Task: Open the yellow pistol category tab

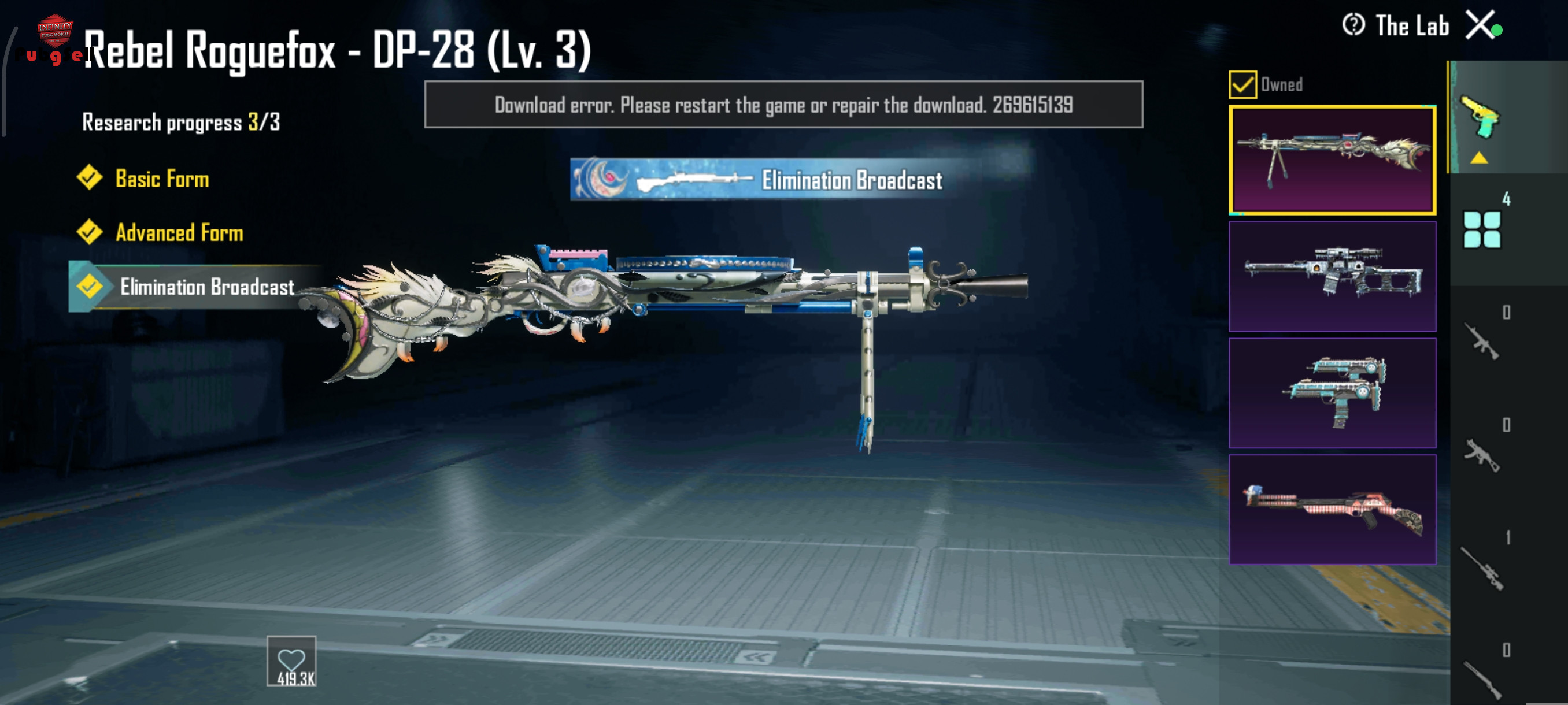Action: click(1481, 117)
